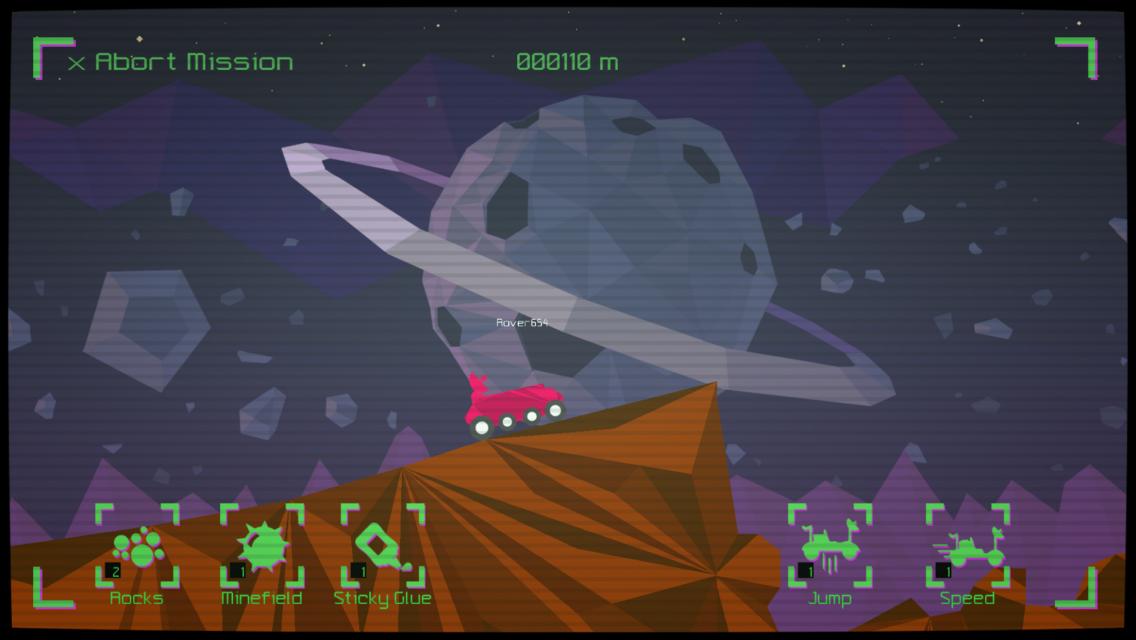
Task: Deploy the Rocks trap
Action: [x=137, y=548]
